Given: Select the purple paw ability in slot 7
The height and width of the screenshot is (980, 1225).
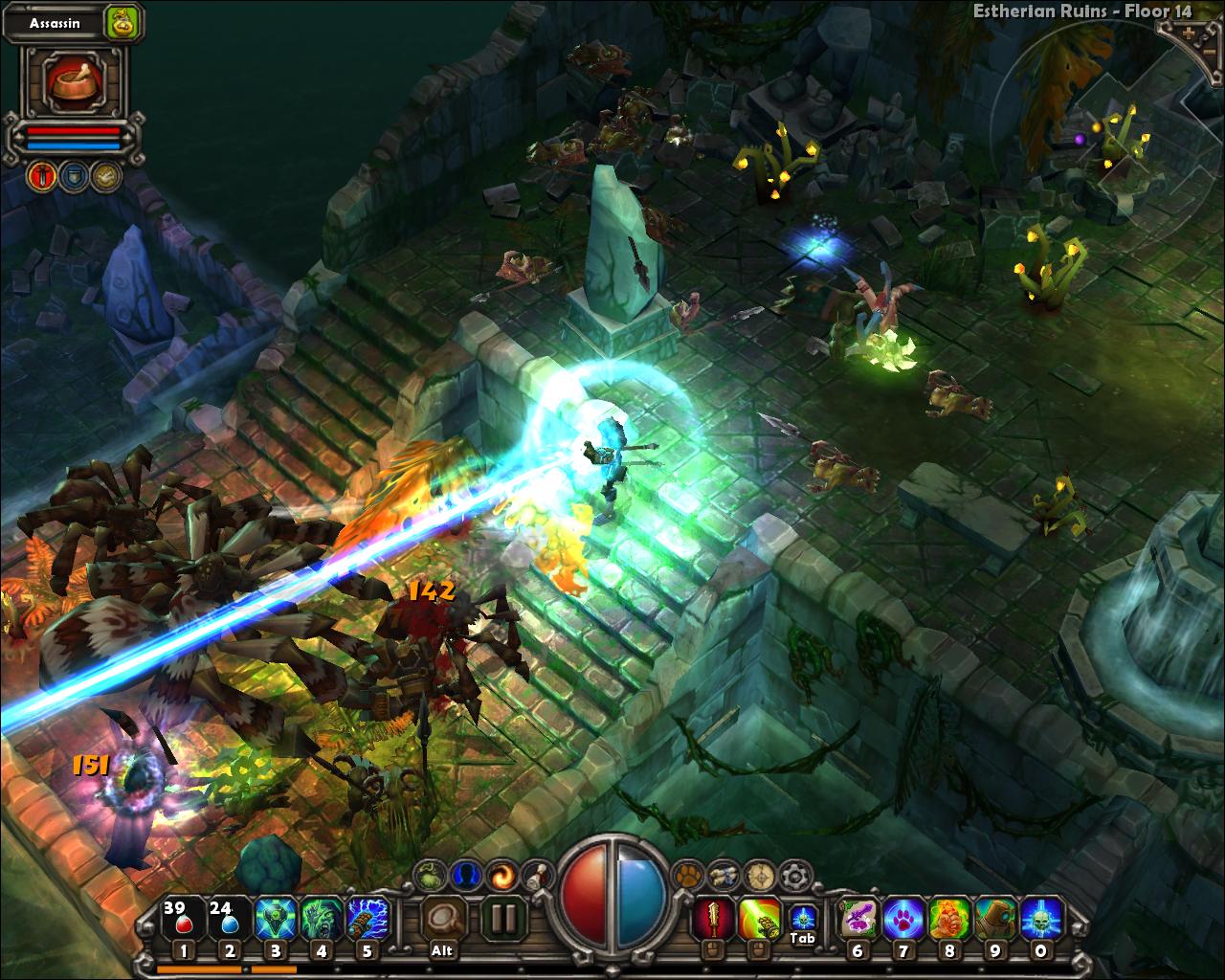Looking at the screenshot, I should click(x=903, y=920).
